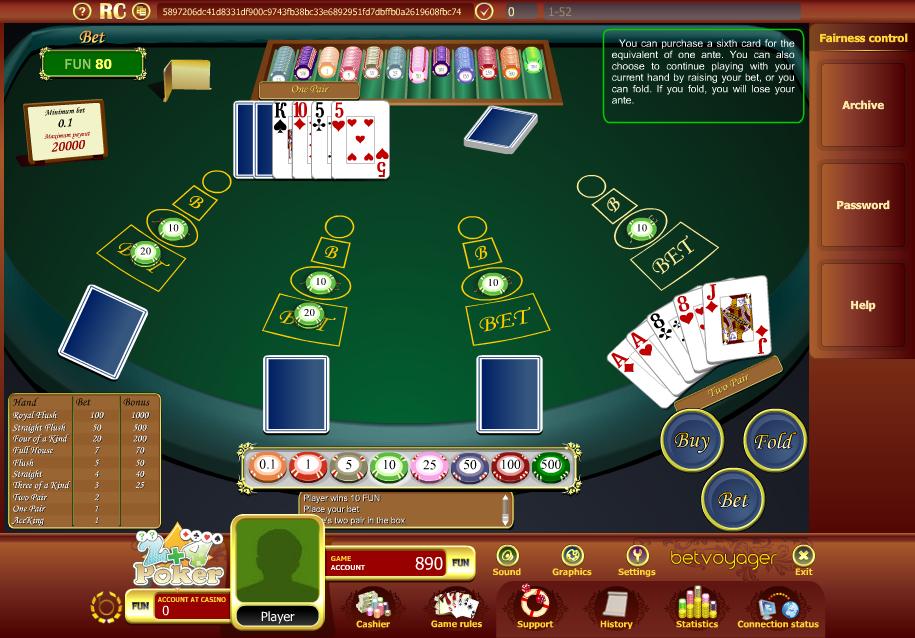Screen dimensions: 915x638
Task: Pick the 100 chip
Action: coord(510,465)
